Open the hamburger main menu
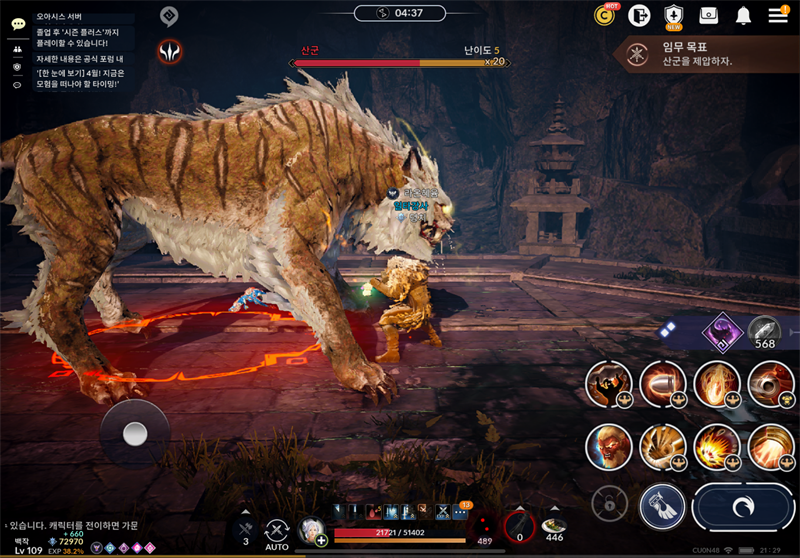The width and height of the screenshot is (800, 558). point(778,15)
